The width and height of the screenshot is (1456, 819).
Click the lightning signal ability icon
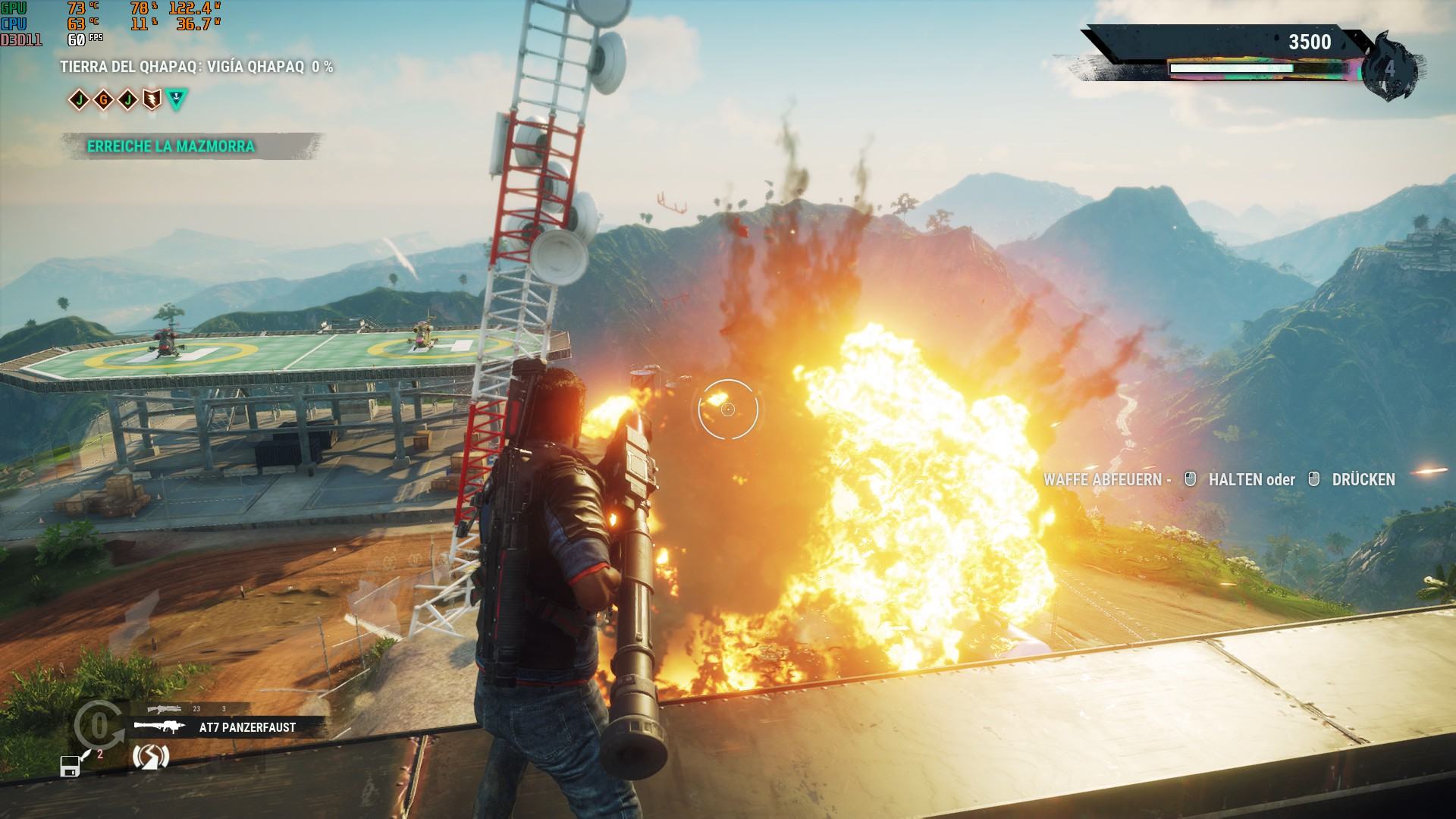150,756
